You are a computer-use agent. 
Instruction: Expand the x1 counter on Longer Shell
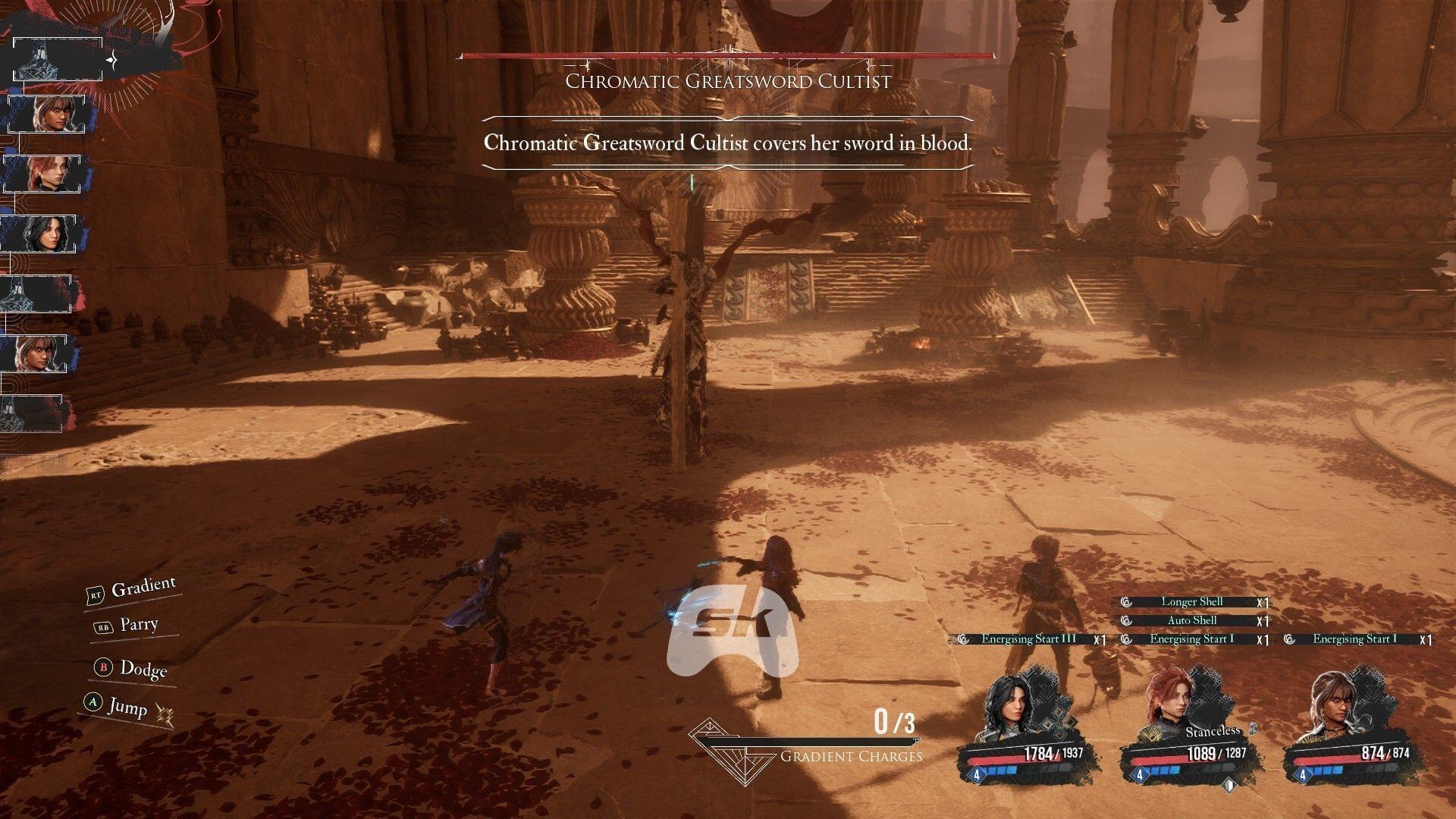coord(1263,601)
